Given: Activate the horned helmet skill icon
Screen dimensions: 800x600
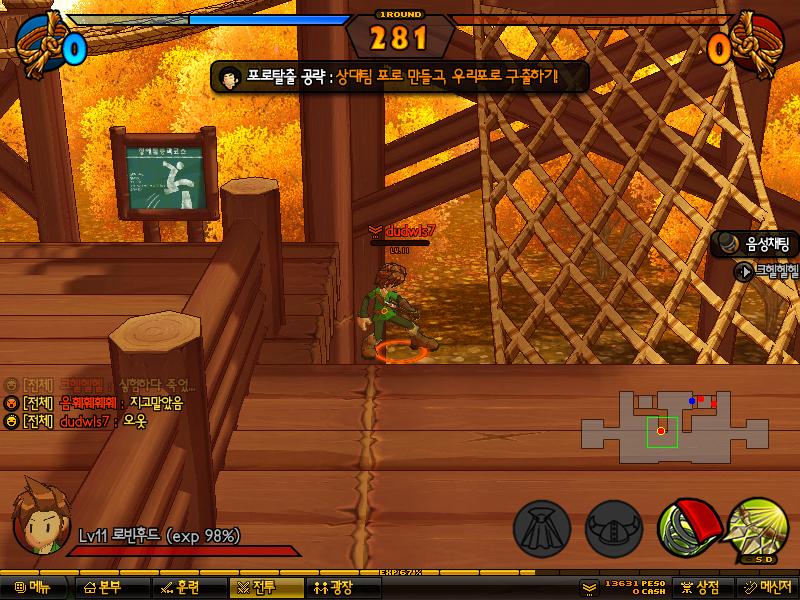Looking at the screenshot, I should (613, 527).
